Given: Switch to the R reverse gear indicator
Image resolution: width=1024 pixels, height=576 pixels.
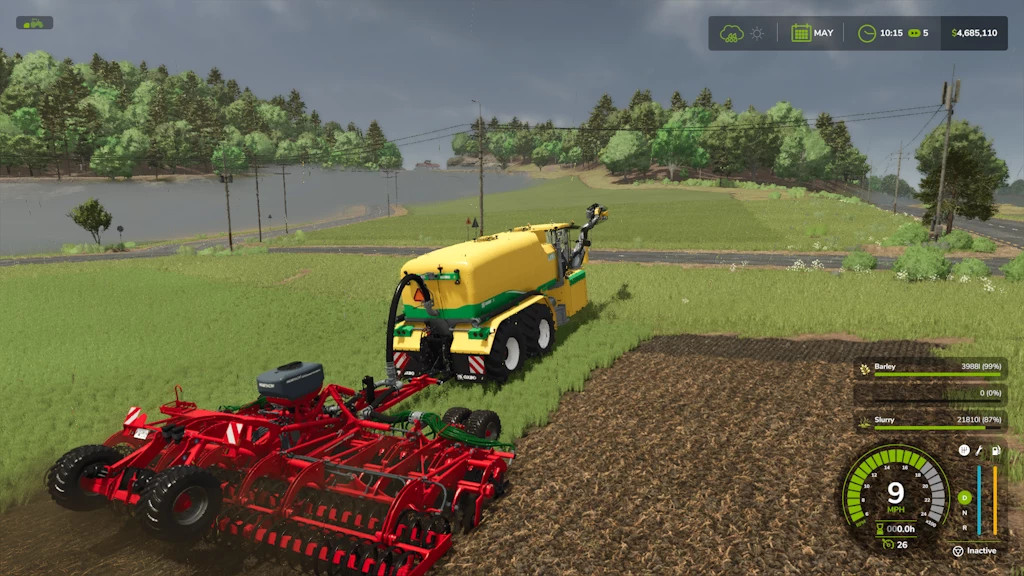Looking at the screenshot, I should [964, 527].
